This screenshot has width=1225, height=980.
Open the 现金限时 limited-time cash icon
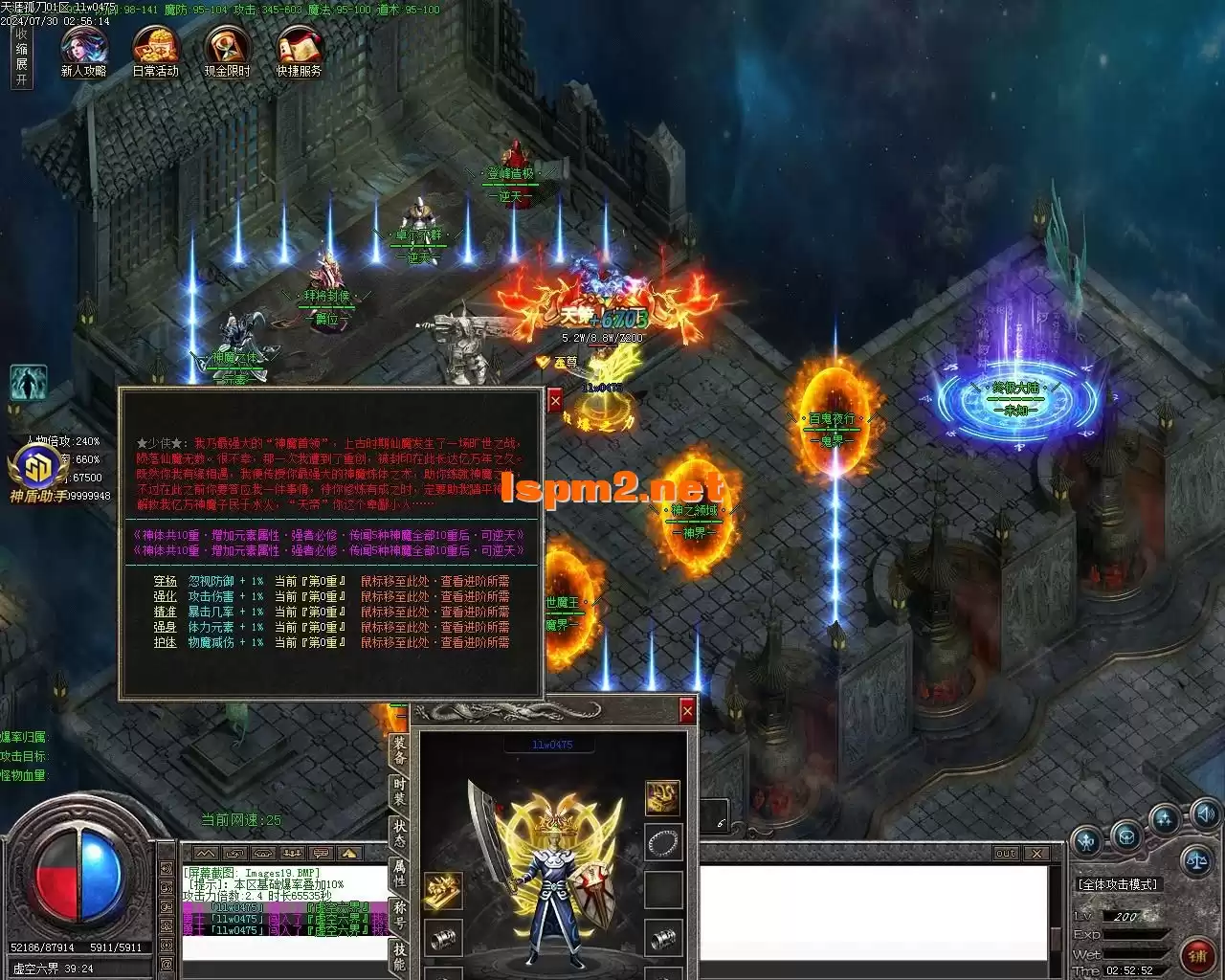click(227, 50)
